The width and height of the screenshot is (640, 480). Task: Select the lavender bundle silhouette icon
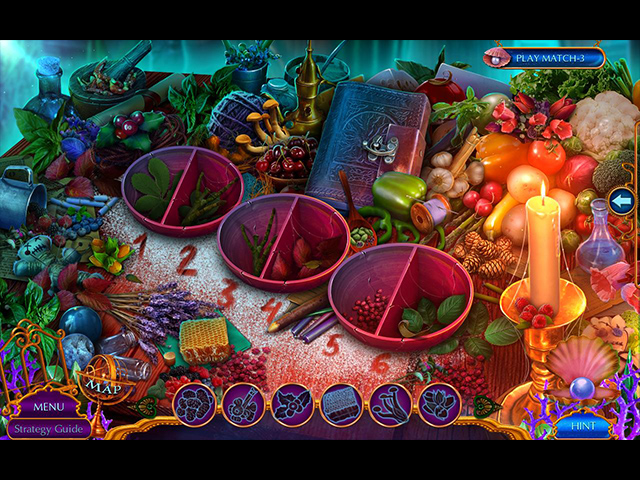click(244, 405)
